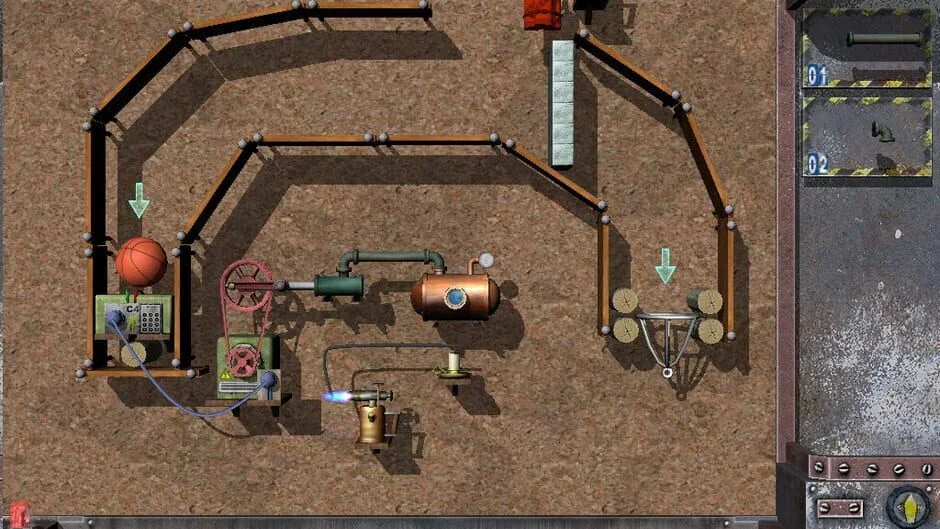
Task: Pick the elbow pipe from slot 02
Action: pyautogui.click(x=882, y=132)
